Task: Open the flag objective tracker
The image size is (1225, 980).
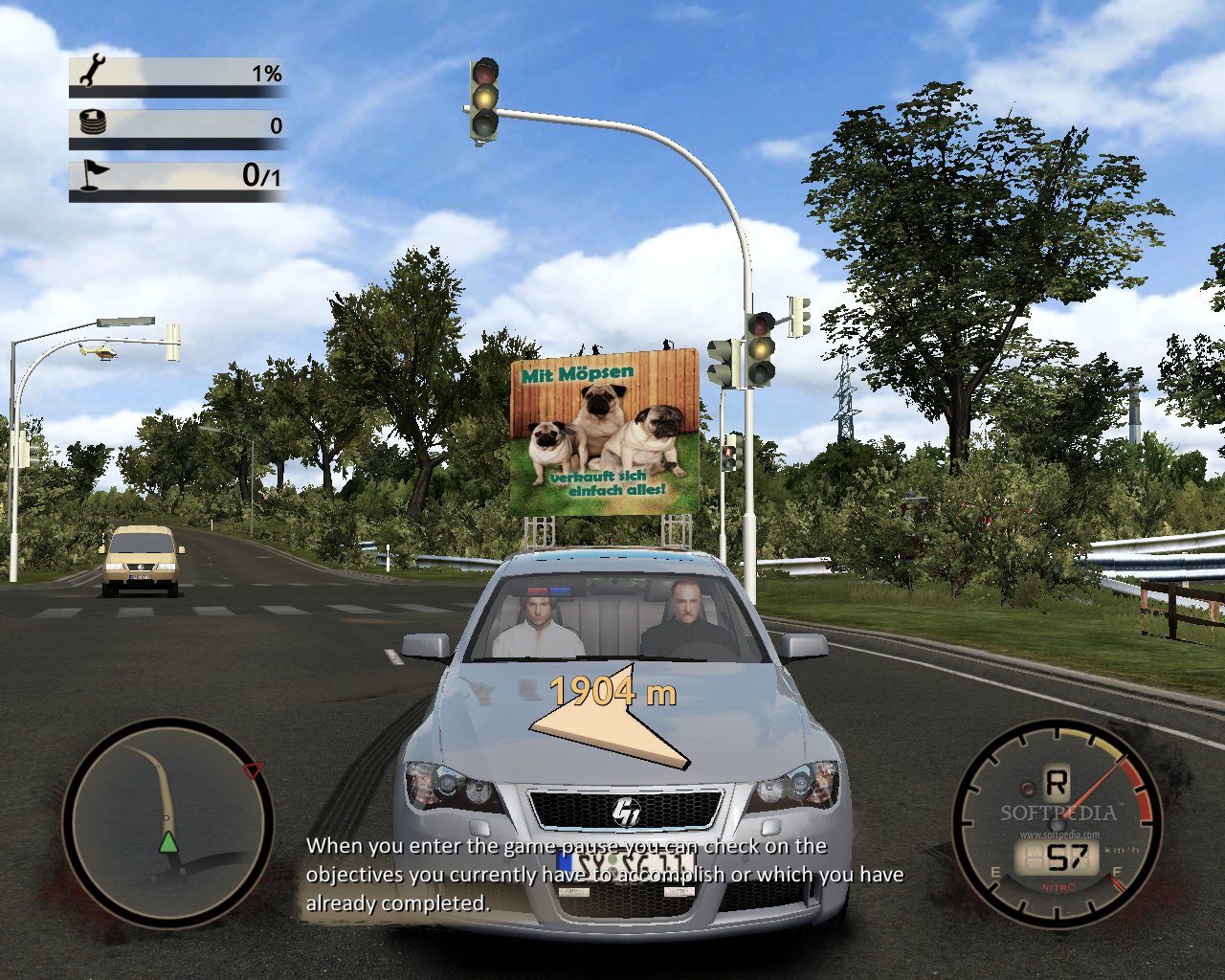Action: [178, 176]
